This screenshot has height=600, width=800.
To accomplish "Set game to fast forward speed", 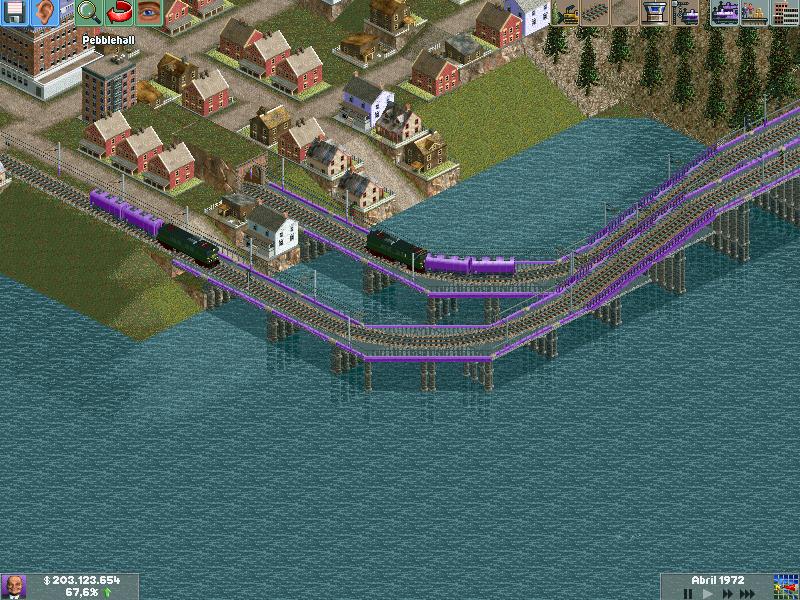I will point(729,593).
